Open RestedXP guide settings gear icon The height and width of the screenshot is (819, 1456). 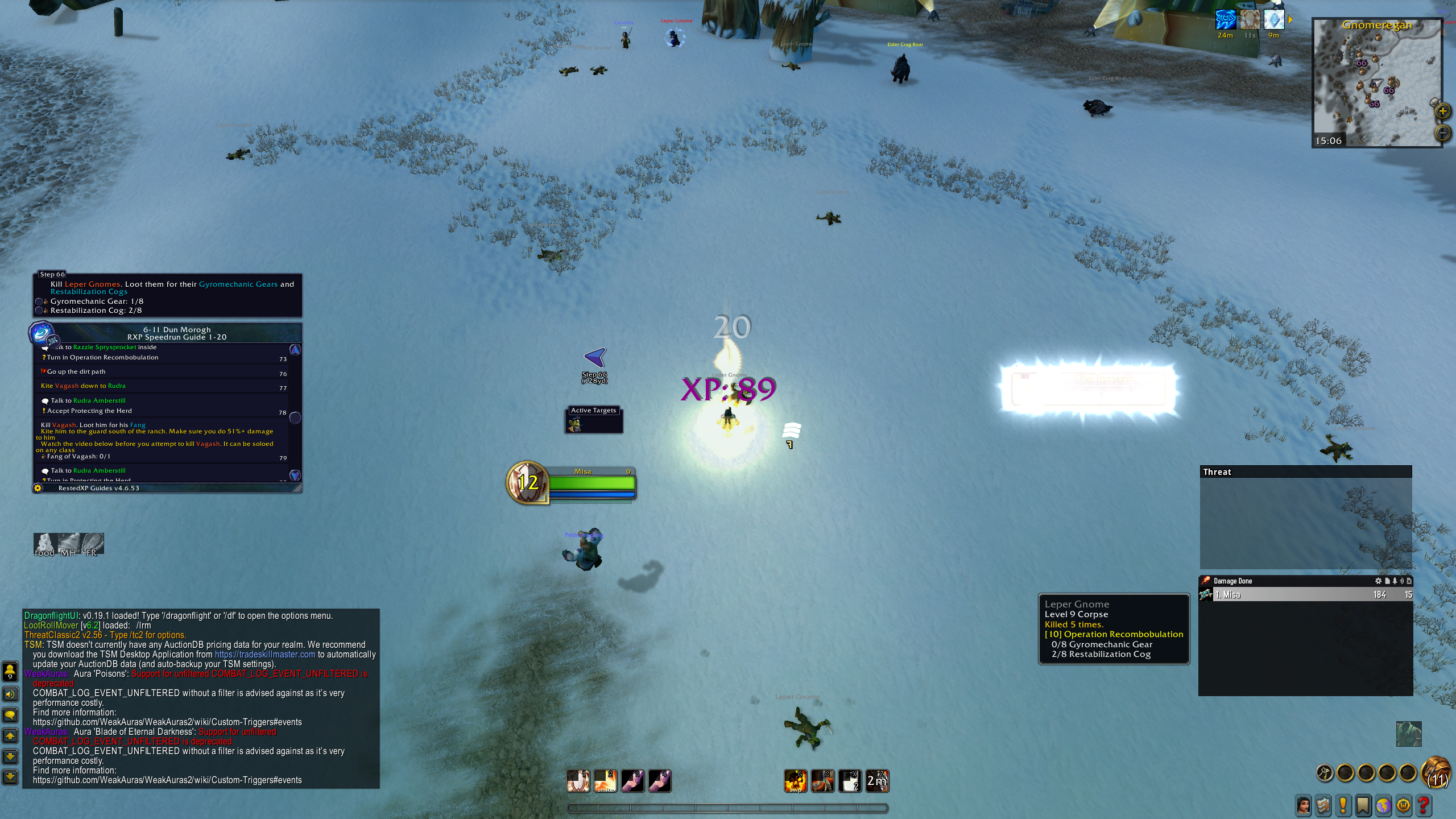click(38, 488)
